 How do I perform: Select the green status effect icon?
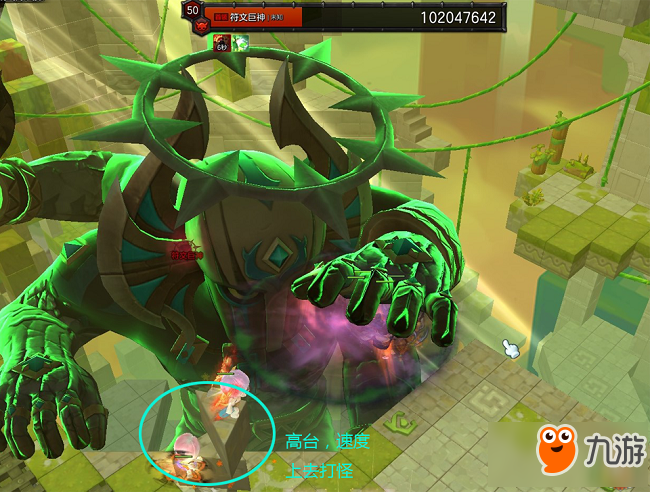(241, 42)
